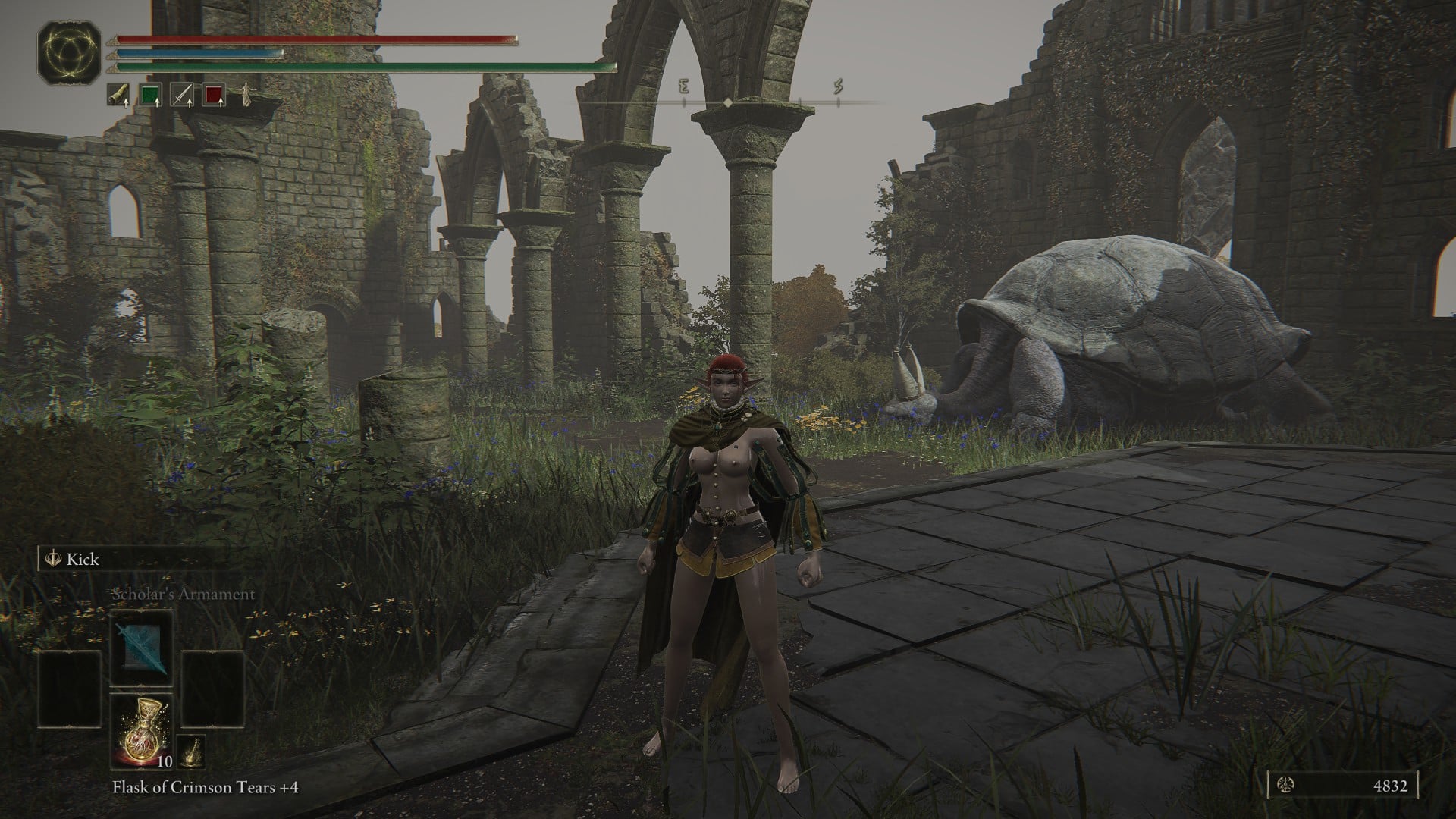1456x819 pixels.
Task: Inspect the green square buff icon
Action: click(x=151, y=96)
